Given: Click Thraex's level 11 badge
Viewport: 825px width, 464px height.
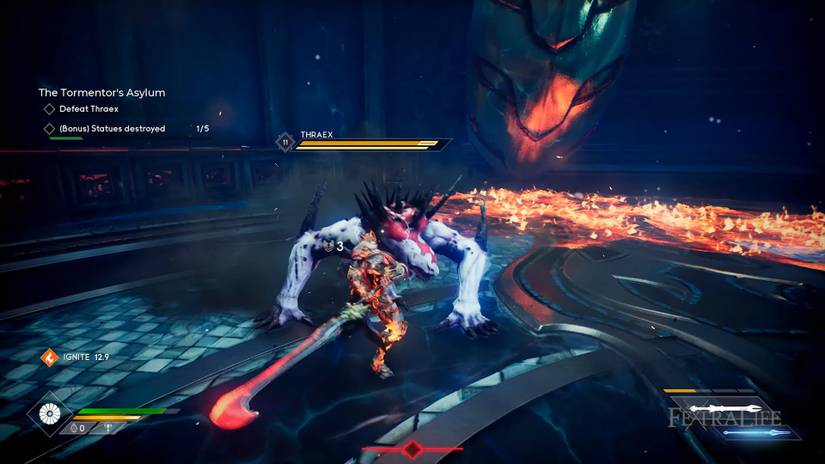Looking at the screenshot, I should click(x=285, y=144).
